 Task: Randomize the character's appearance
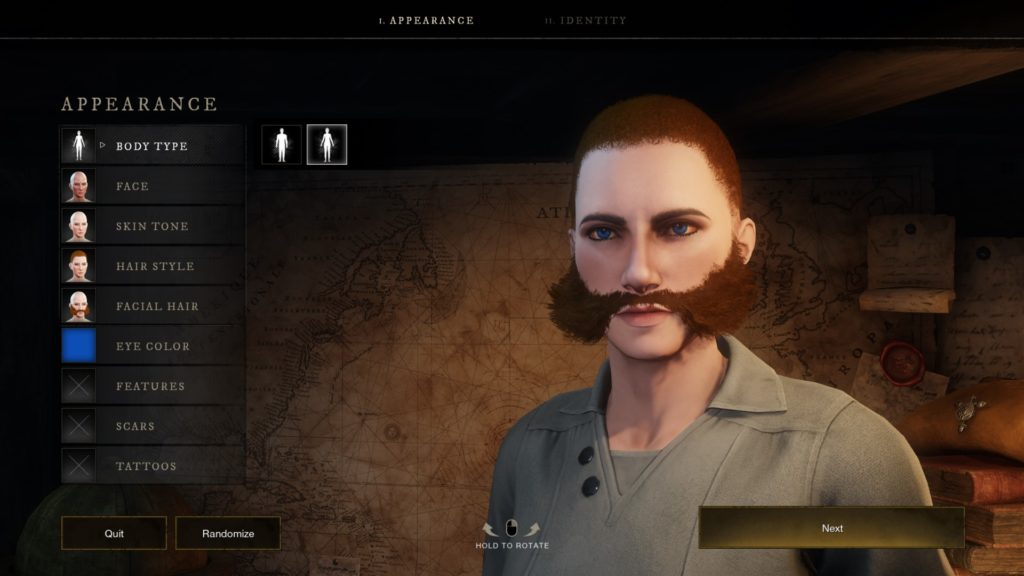click(228, 533)
